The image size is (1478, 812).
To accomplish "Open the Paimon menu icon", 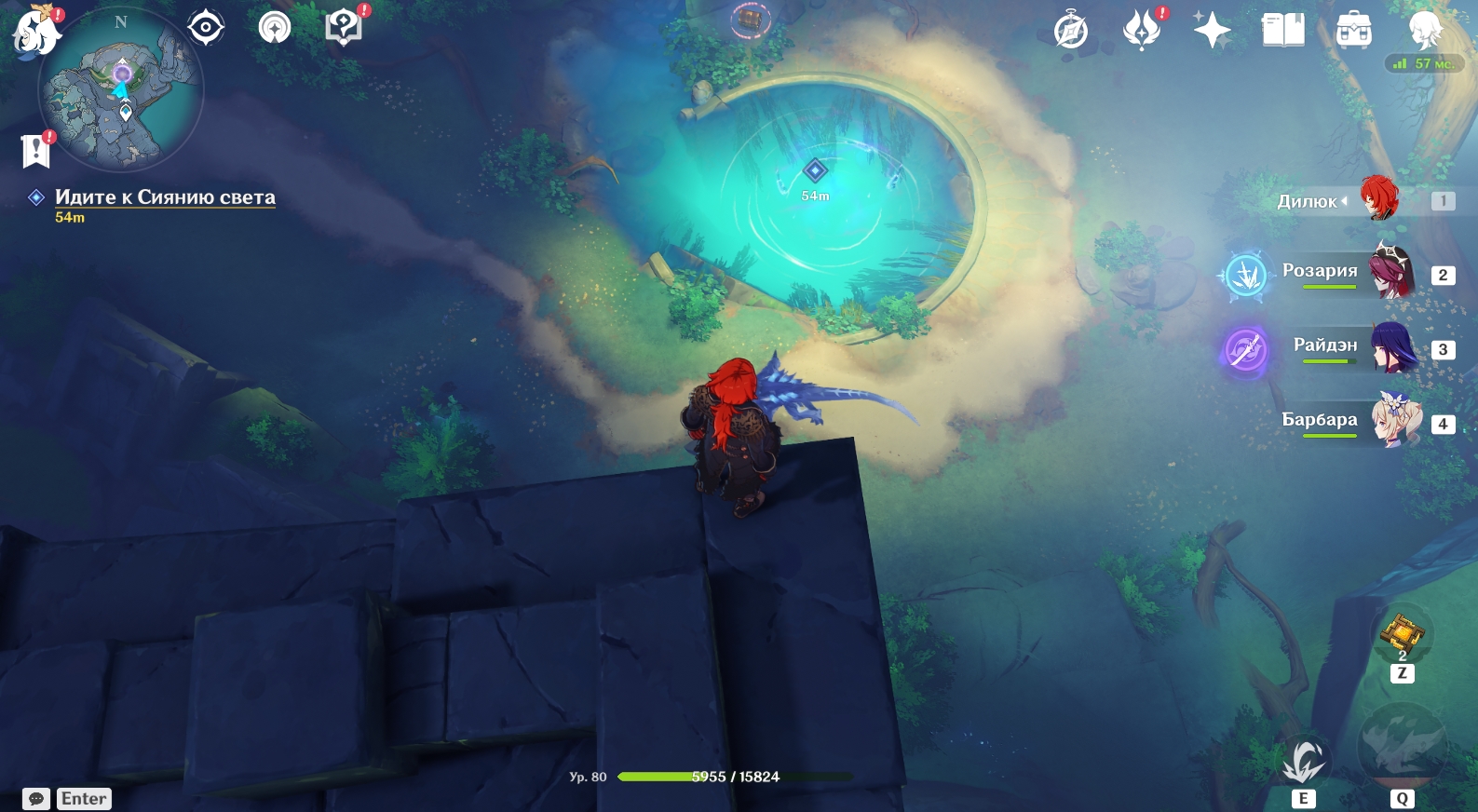I will pos(35,31).
